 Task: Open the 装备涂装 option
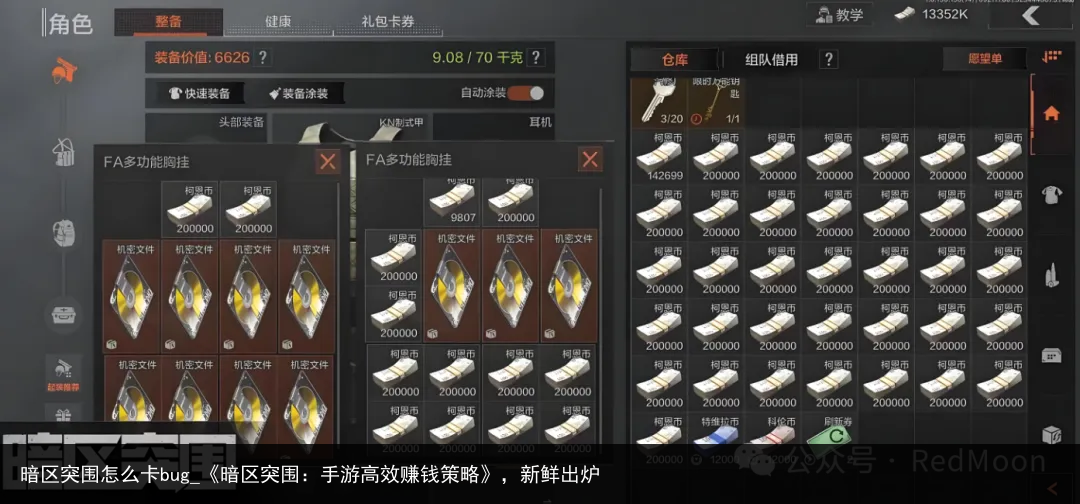tap(298, 93)
